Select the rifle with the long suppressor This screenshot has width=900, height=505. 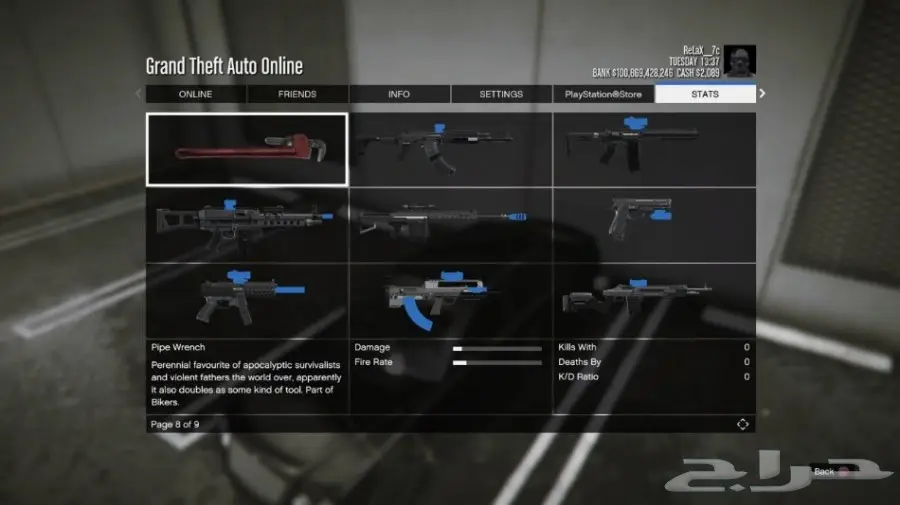[654, 149]
